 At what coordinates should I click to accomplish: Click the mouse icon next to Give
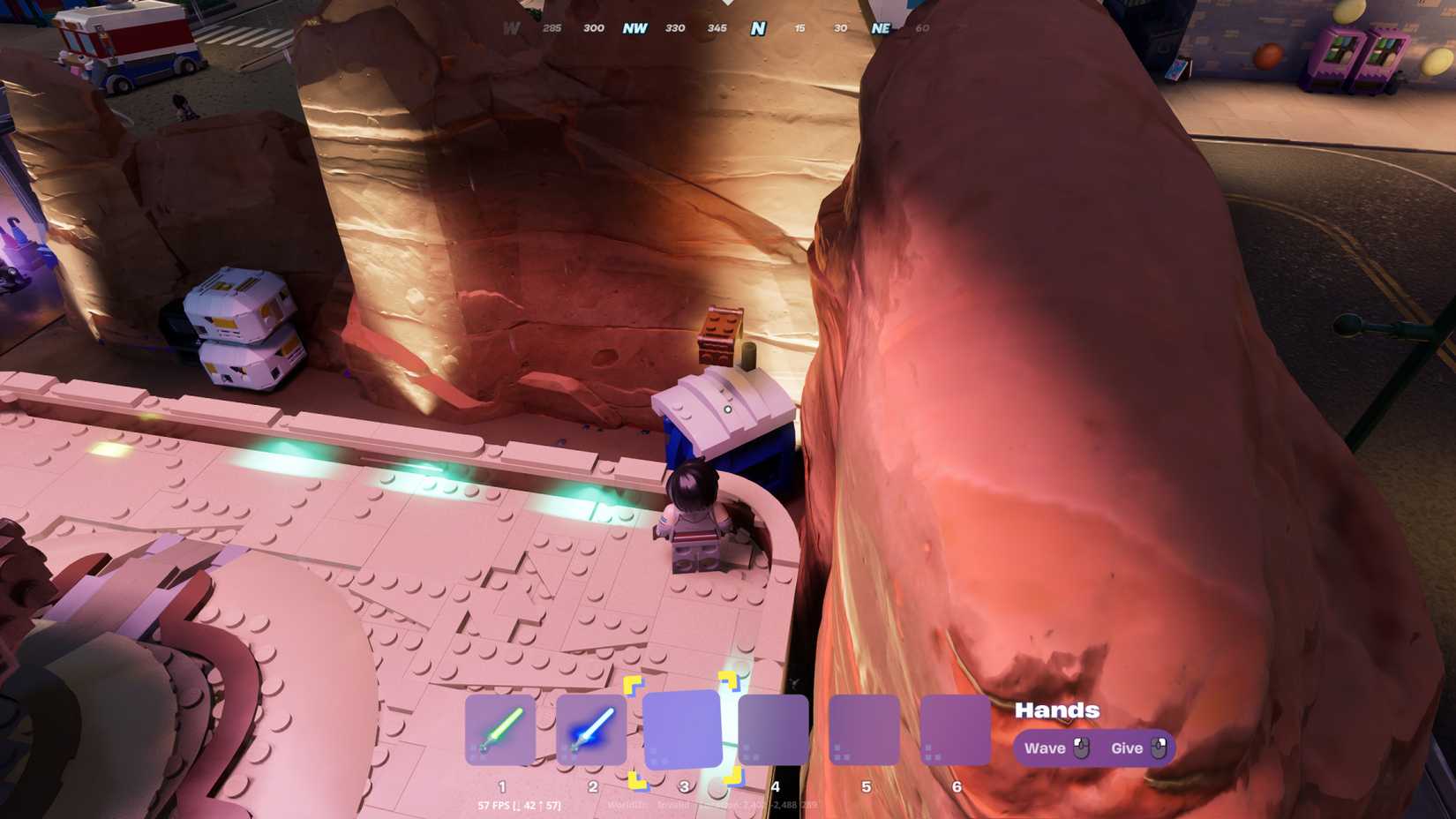[1159, 748]
